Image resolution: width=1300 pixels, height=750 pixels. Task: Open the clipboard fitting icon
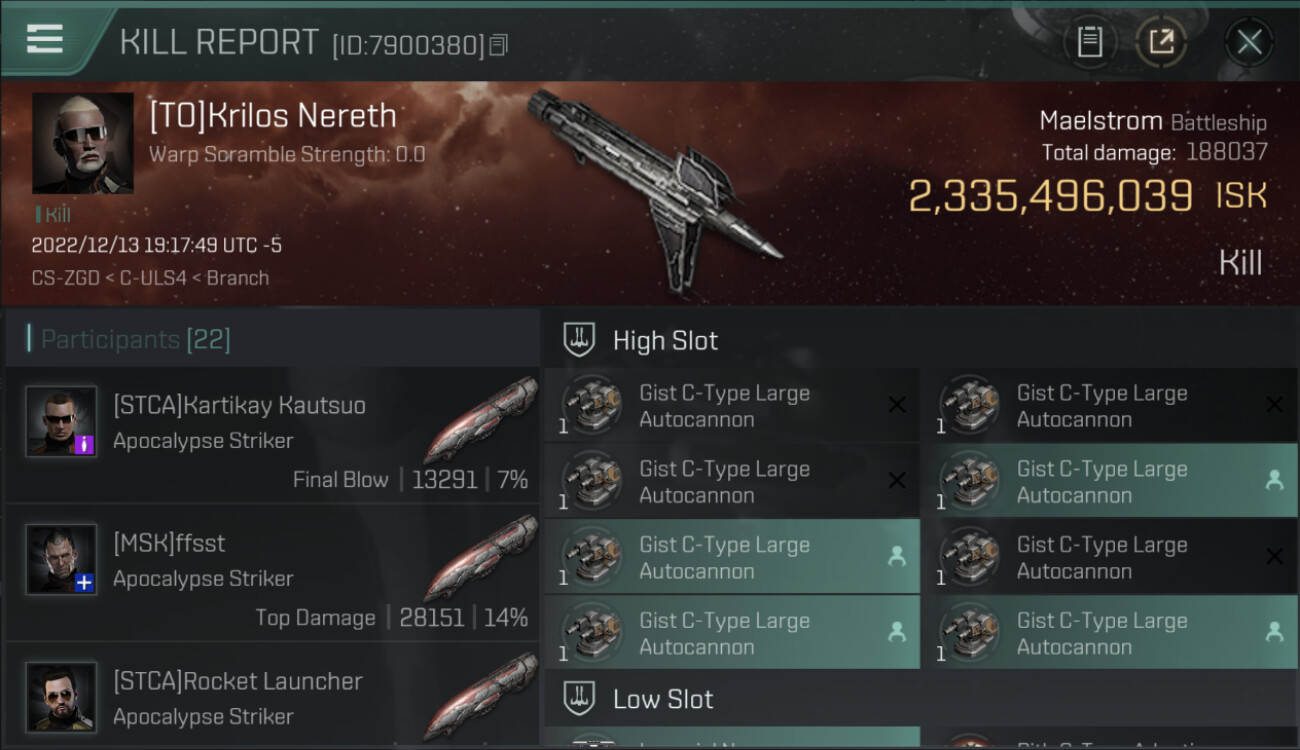pos(1089,42)
